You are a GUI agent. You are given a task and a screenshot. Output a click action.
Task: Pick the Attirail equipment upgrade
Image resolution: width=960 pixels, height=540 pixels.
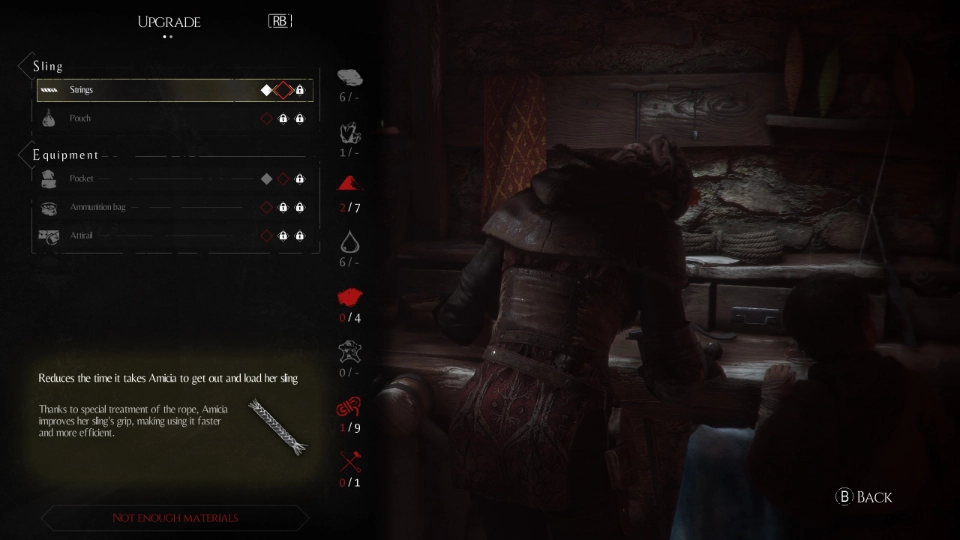[x=175, y=235]
